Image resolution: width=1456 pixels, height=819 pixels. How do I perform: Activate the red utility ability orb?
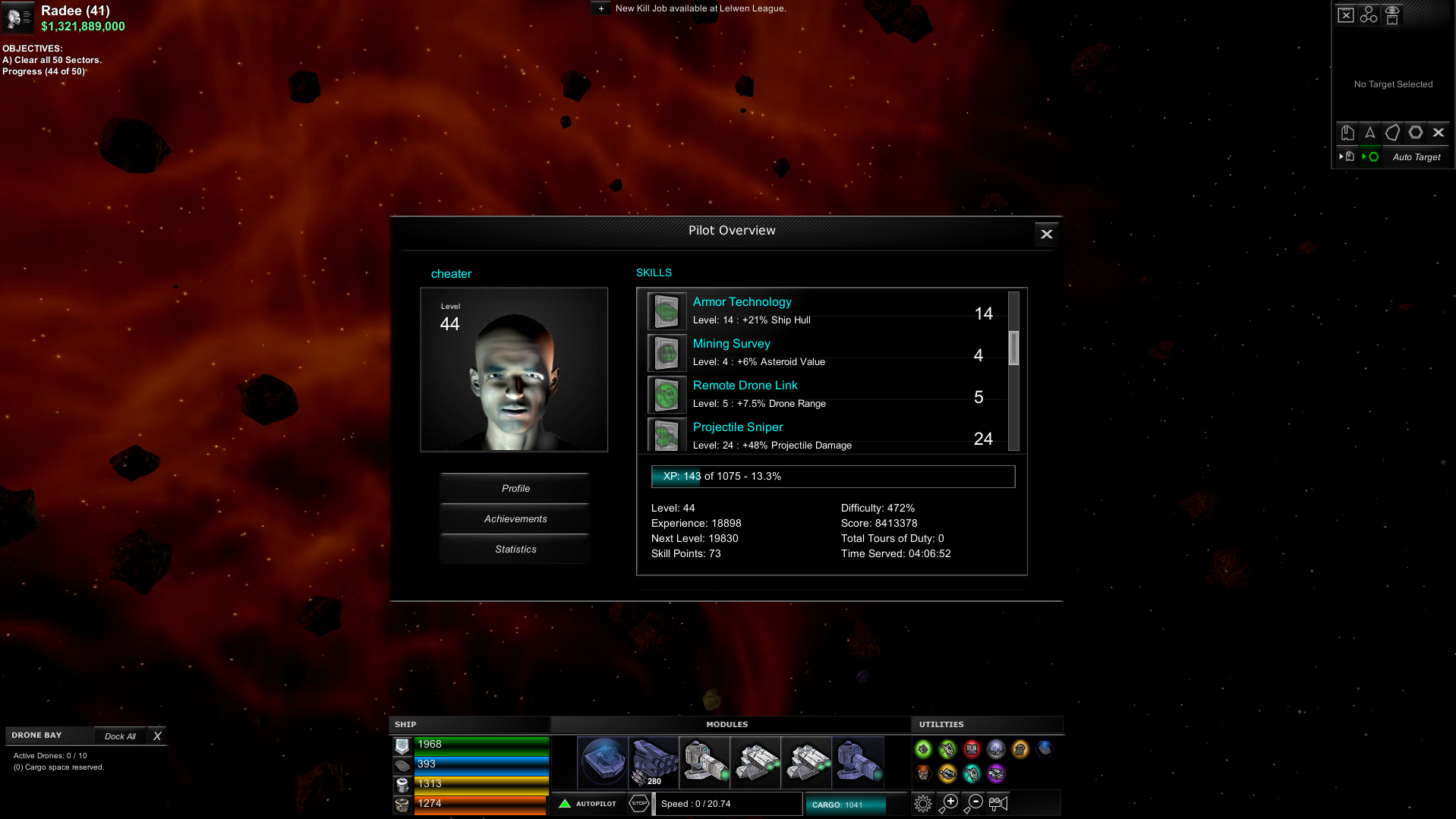click(973, 750)
